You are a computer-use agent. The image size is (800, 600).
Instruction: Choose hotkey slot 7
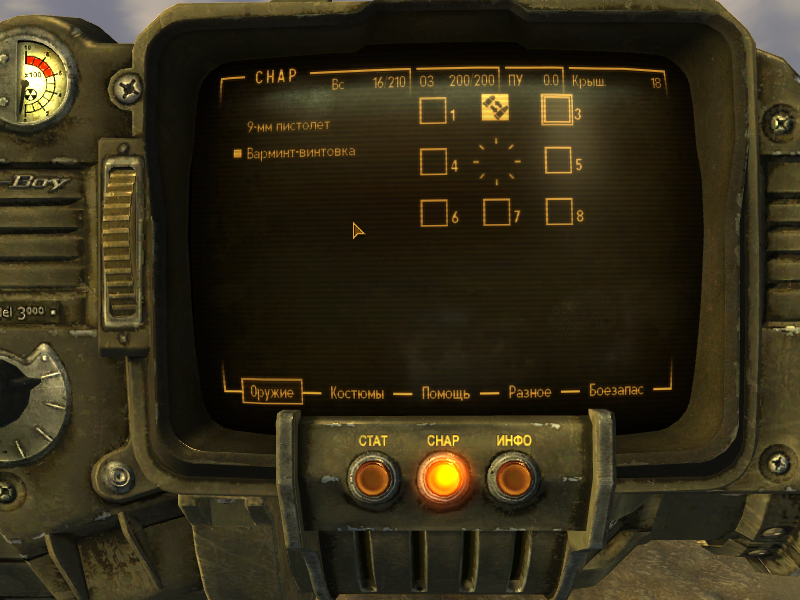(496, 212)
